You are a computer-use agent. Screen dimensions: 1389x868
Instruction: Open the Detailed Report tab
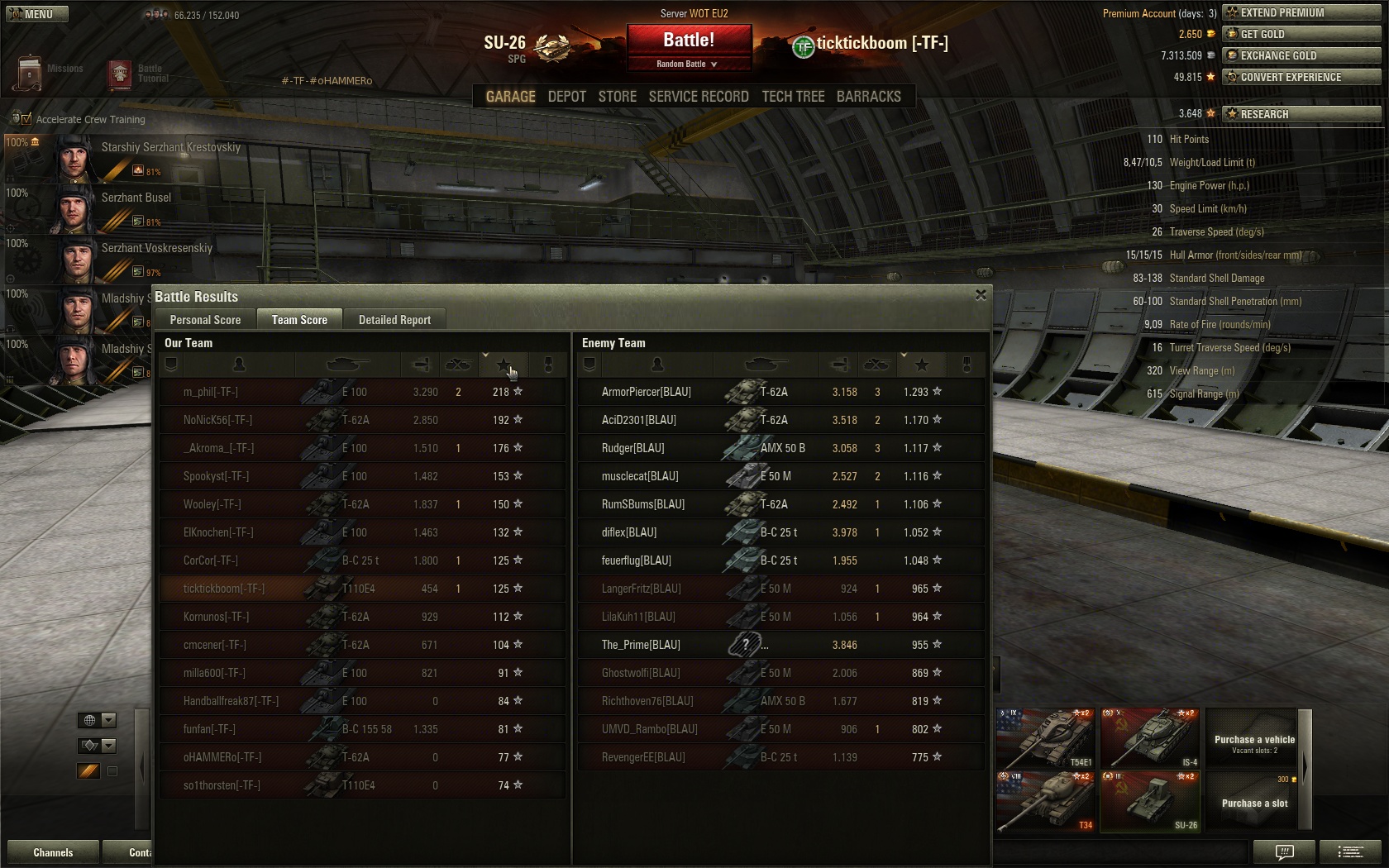[x=394, y=320]
